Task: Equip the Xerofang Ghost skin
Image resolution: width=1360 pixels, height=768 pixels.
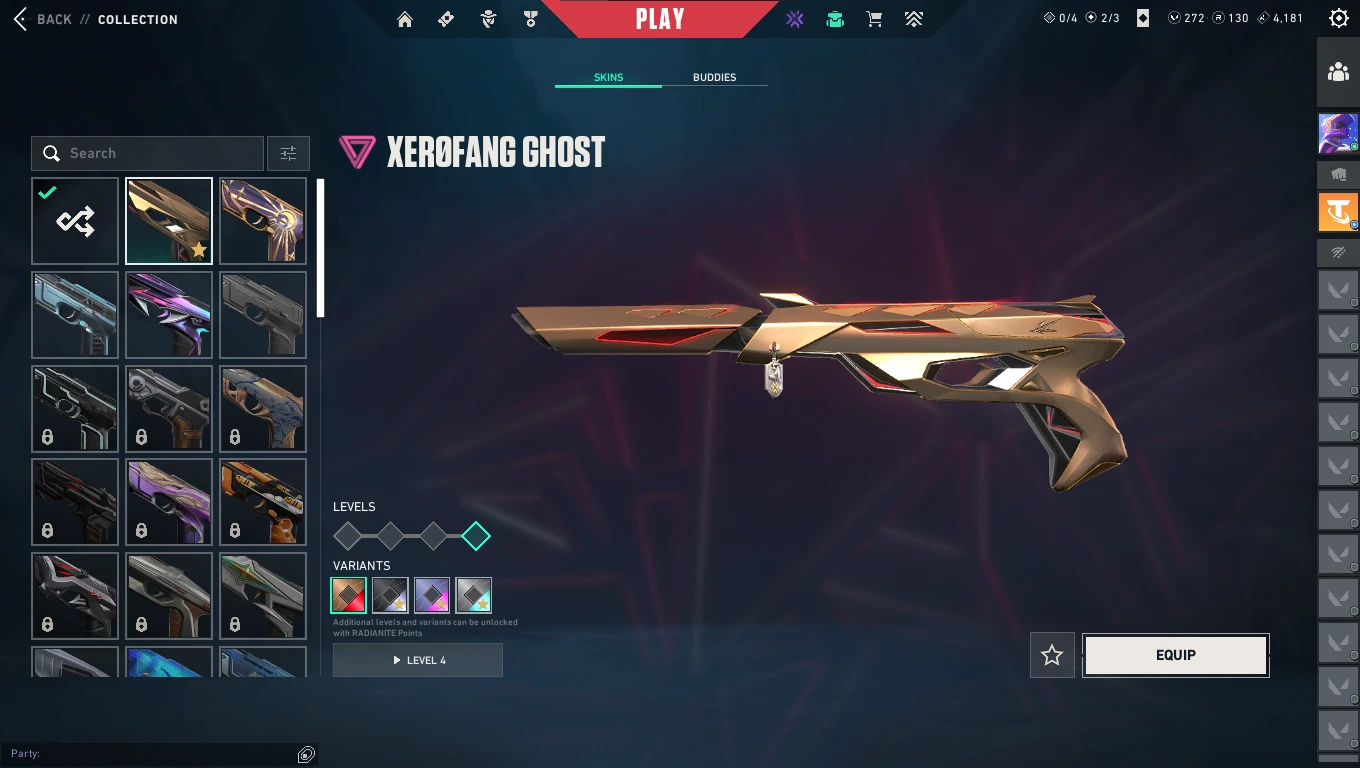Action: [x=1175, y=655]
